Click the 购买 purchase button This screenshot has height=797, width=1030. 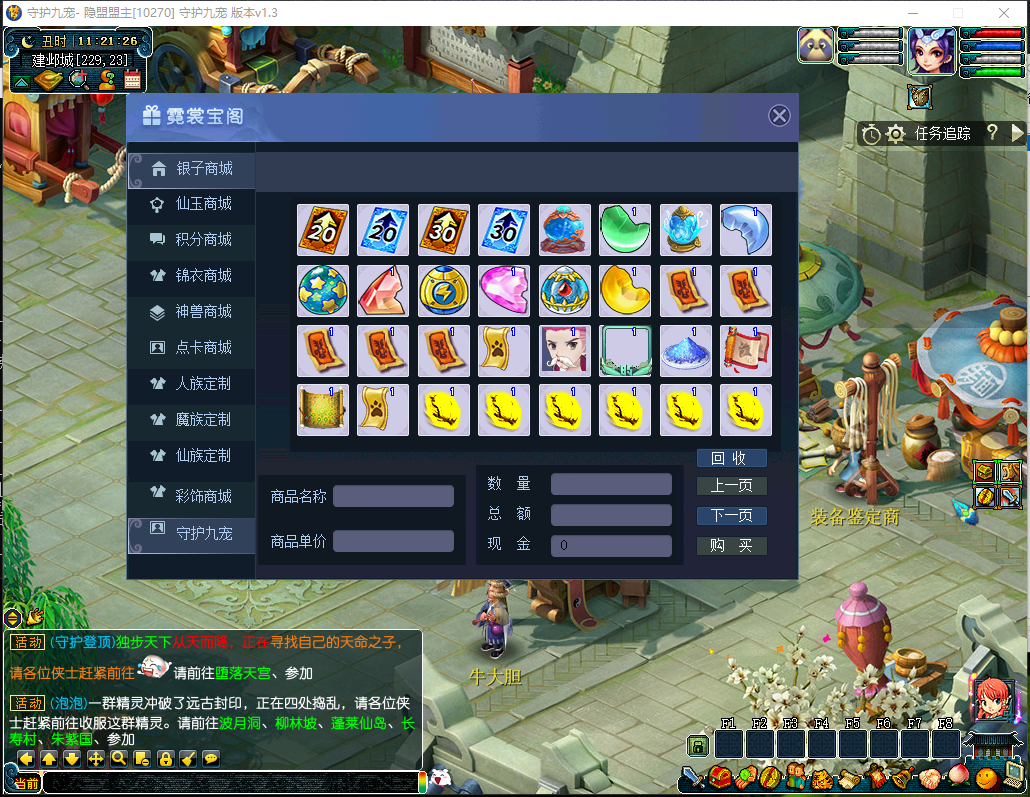[731, 546]
